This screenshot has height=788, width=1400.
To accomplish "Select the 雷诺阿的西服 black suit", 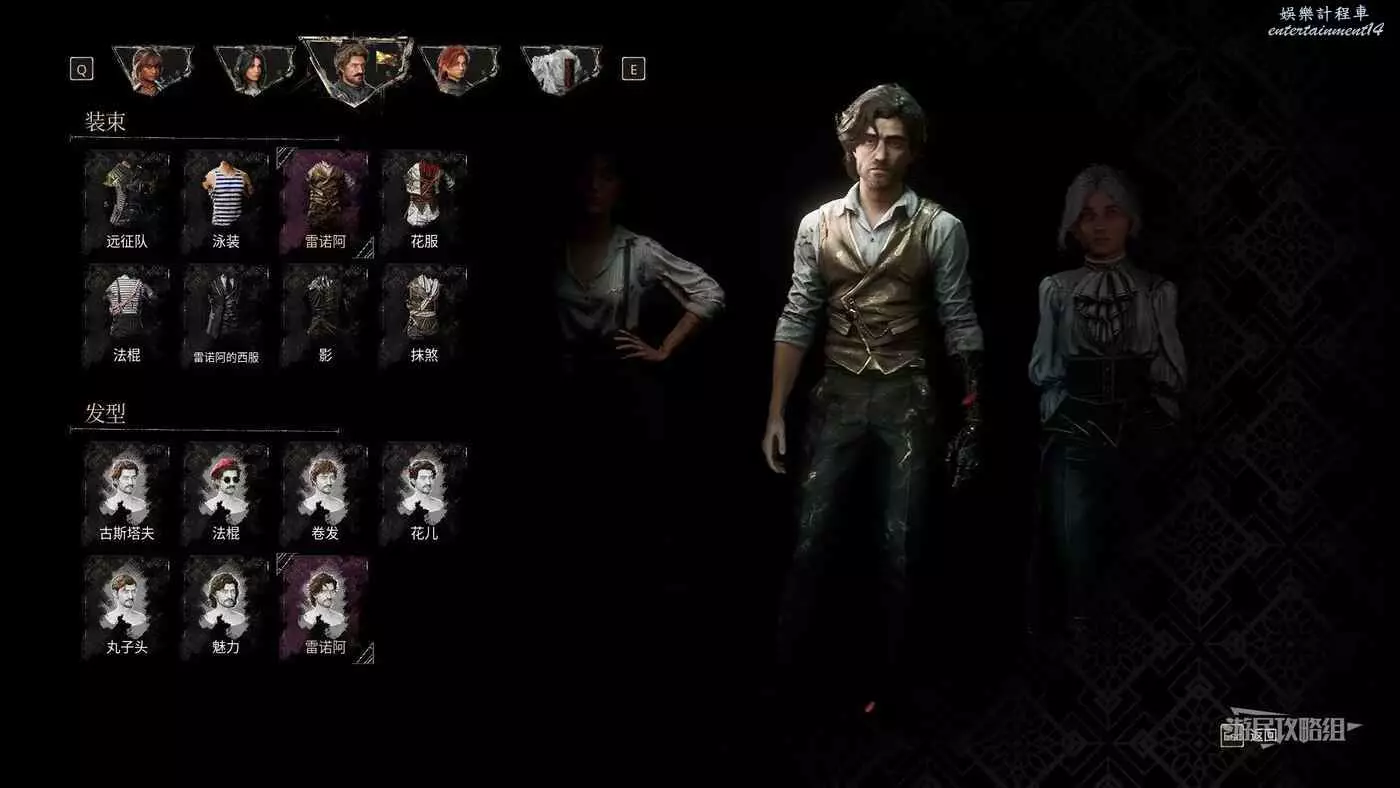I will 226,313.
